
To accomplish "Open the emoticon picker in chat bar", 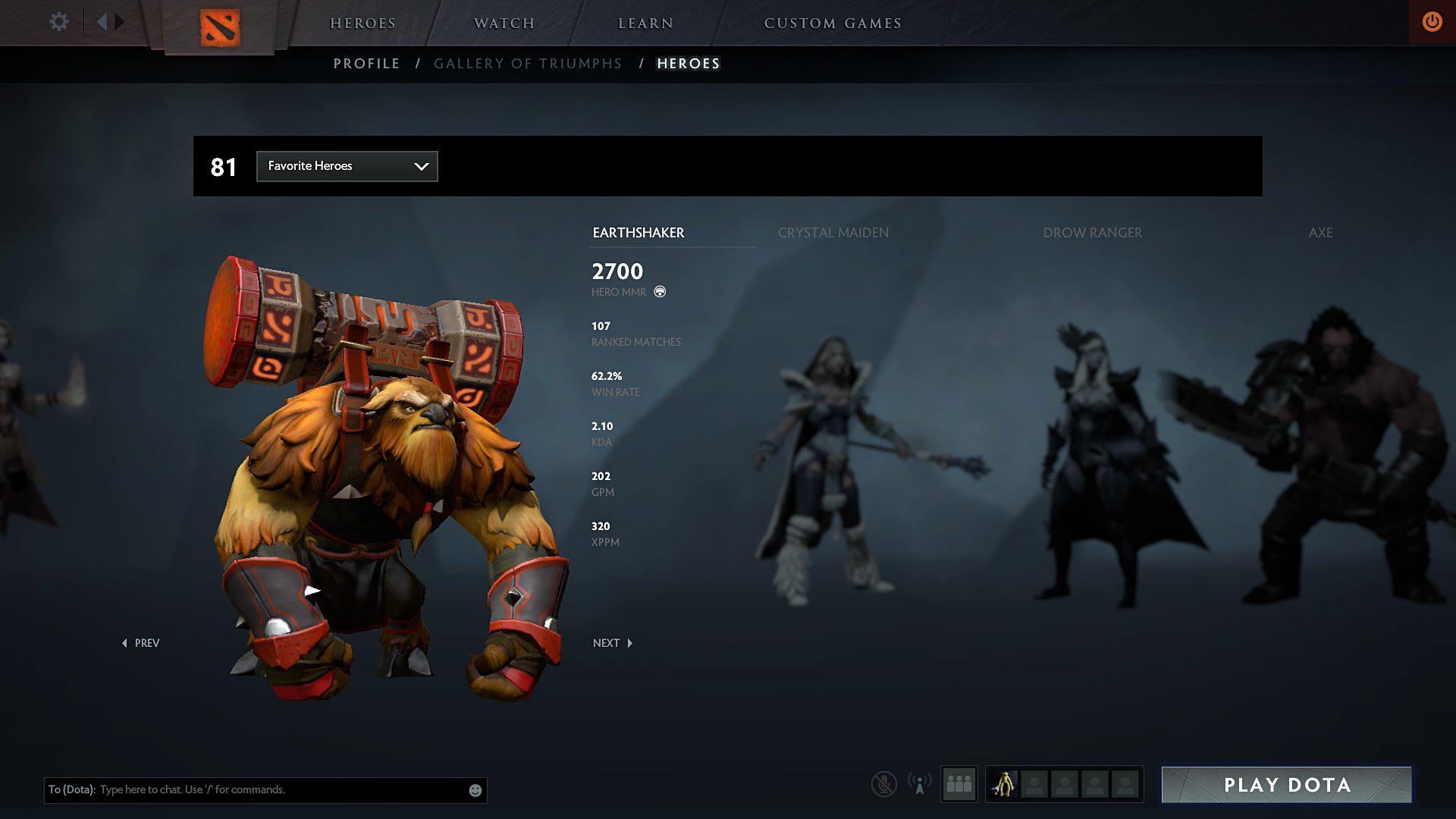I will click(474, 789).
